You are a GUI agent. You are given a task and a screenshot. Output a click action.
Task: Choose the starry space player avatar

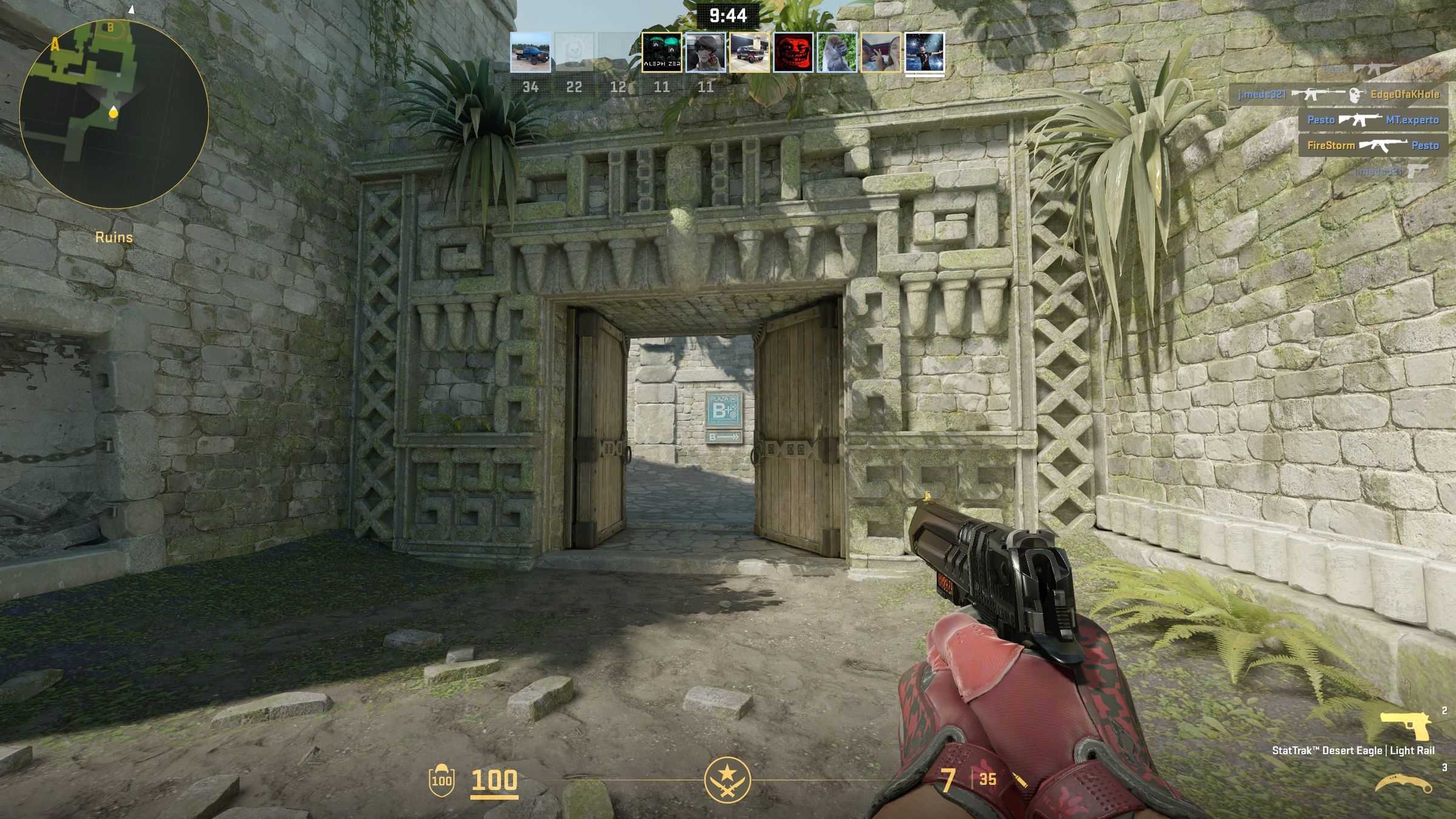[x=924, y=52]
